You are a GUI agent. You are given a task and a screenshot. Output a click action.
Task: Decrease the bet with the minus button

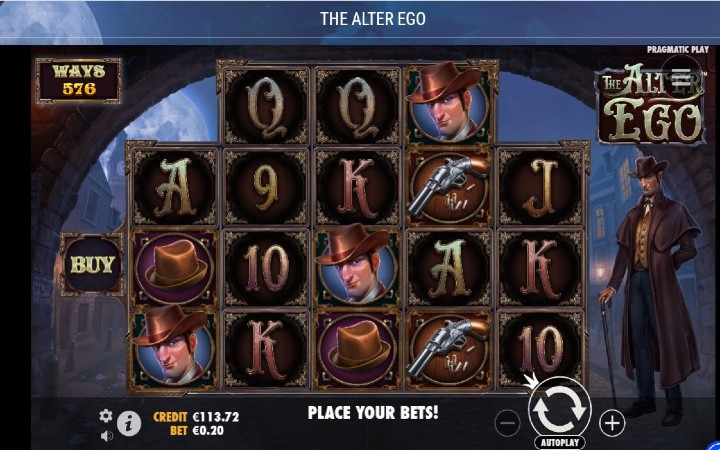[x=508, y=423]
